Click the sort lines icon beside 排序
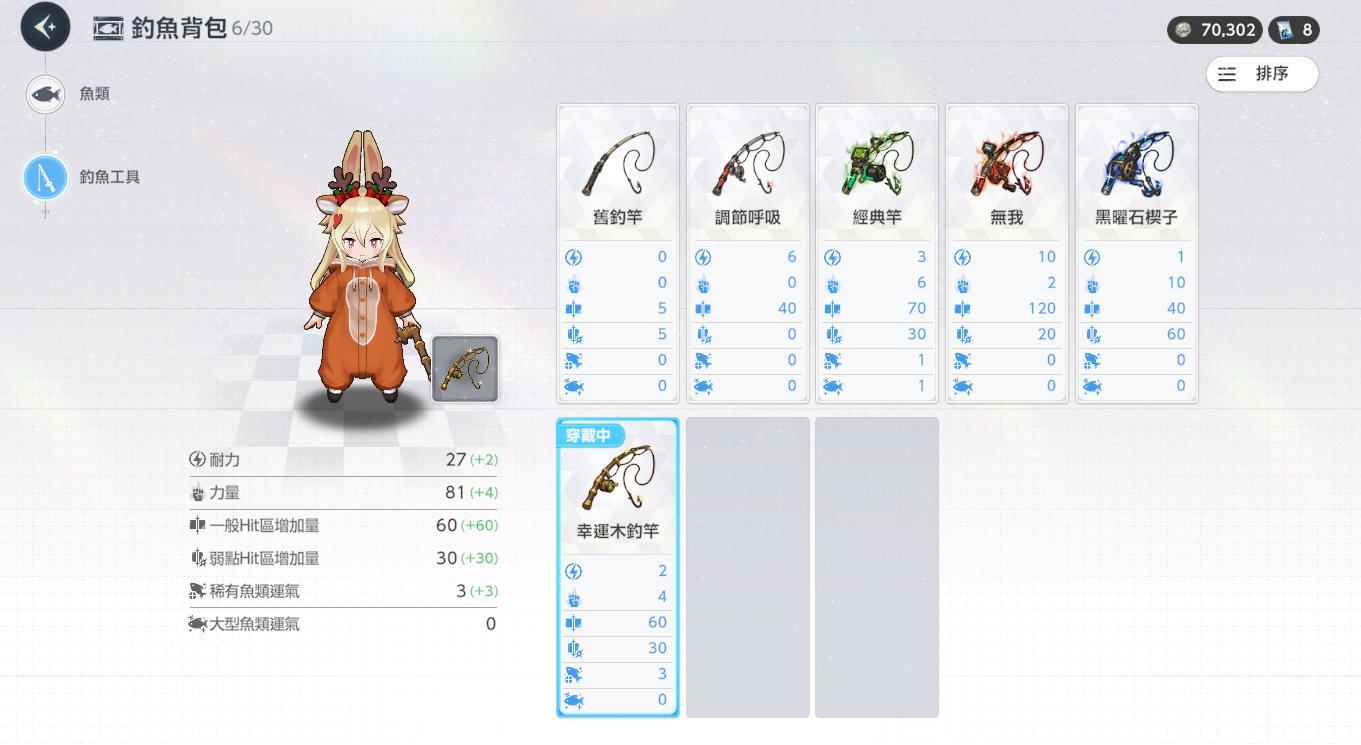This screenshot has width=1361, height=745. click(x=1228, y=73)
